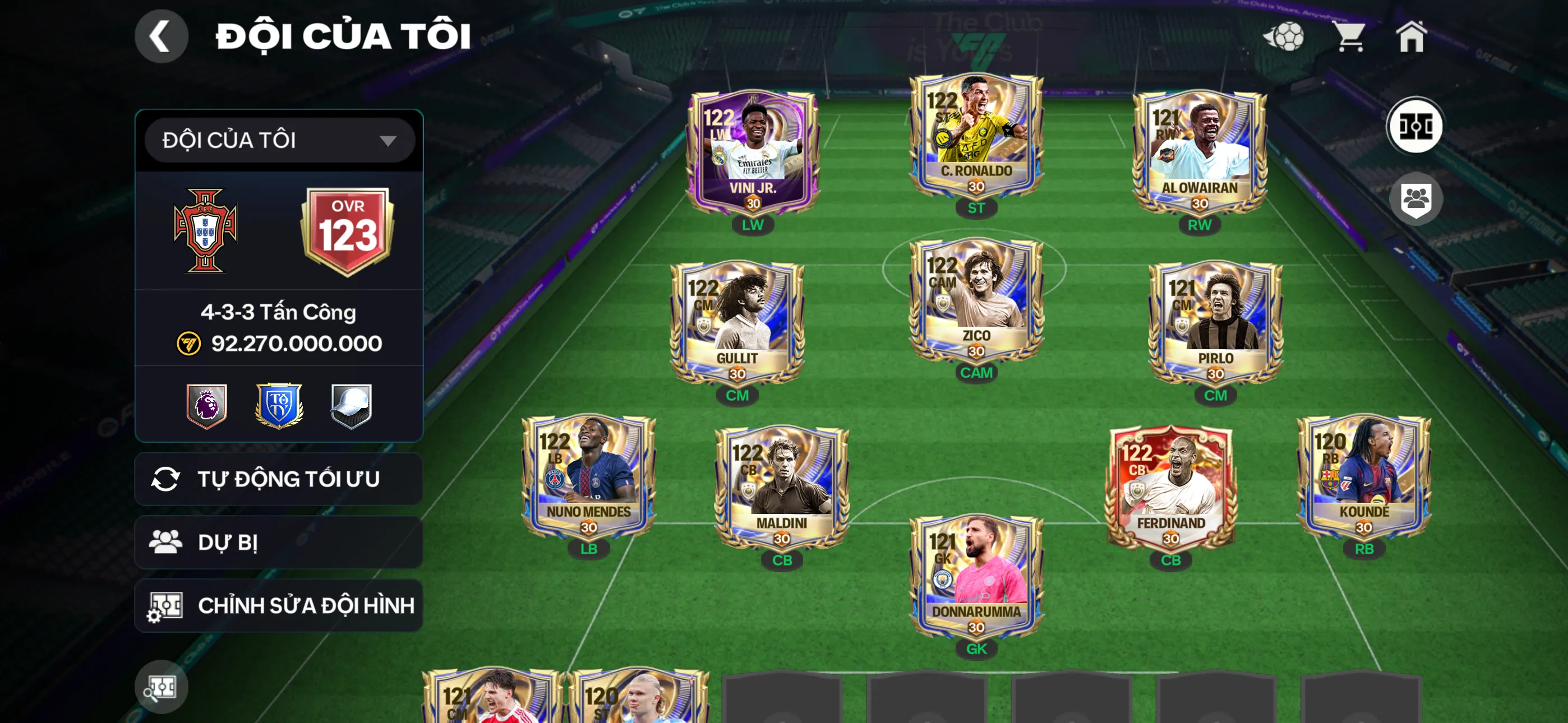Click the soccer ball icon in header
This screenshot has width=1568, height=723.
click(1284, 36)
